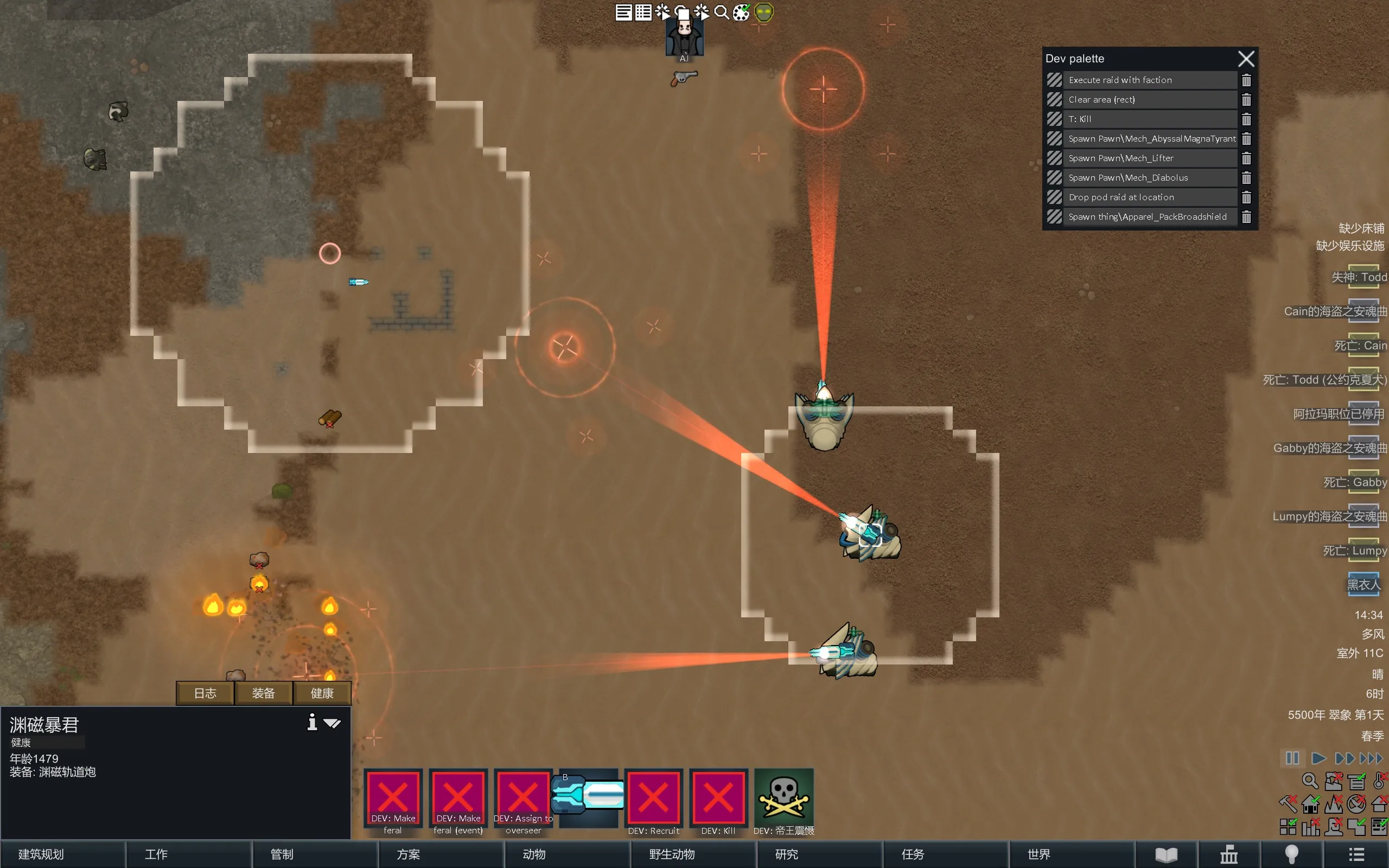Viewport: 1389px width, 868px height.
Task: Open the 健康 health tab
Action: coord(322,693)
